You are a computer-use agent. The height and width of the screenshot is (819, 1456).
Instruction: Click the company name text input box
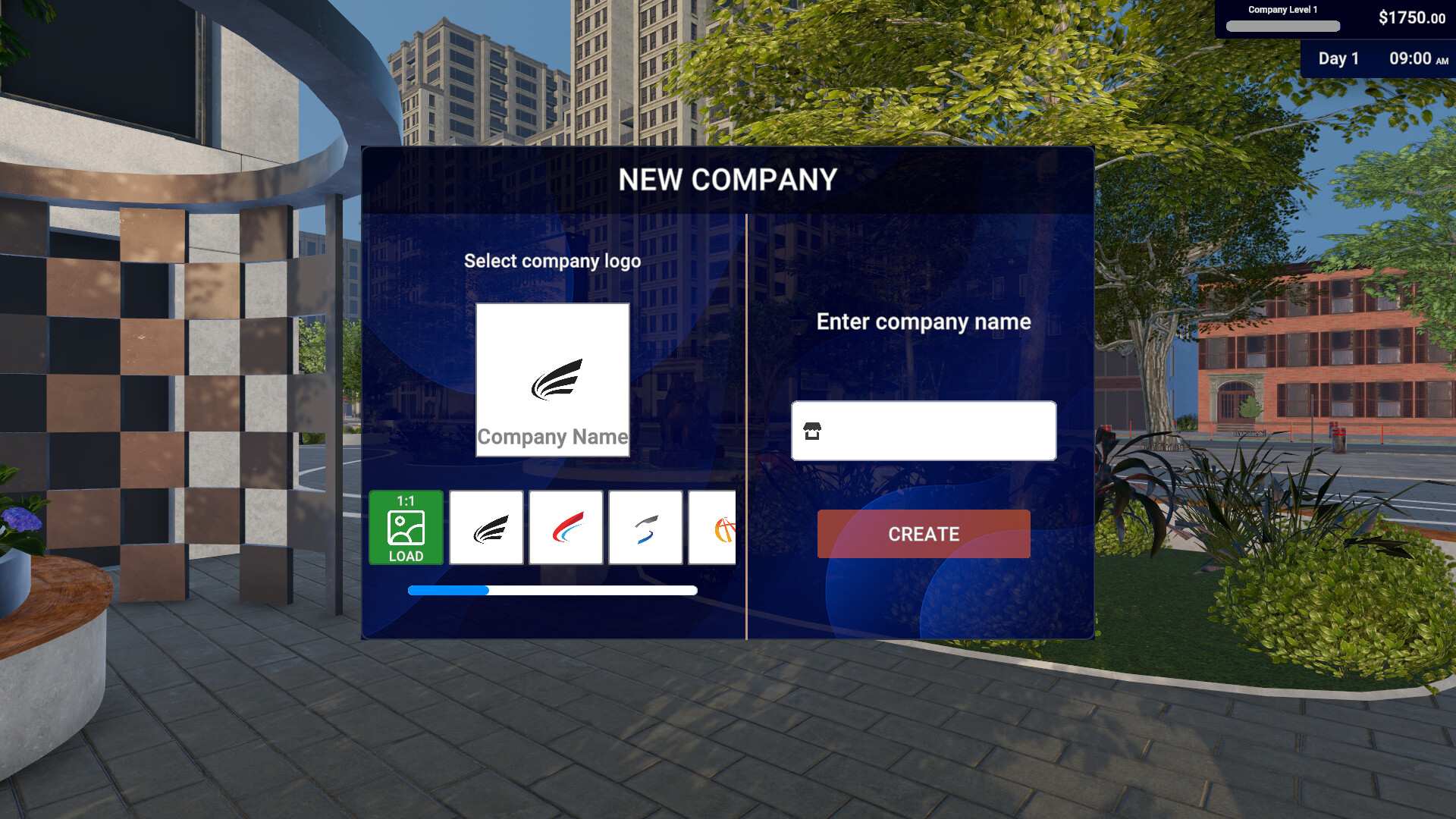click(924, 431)
